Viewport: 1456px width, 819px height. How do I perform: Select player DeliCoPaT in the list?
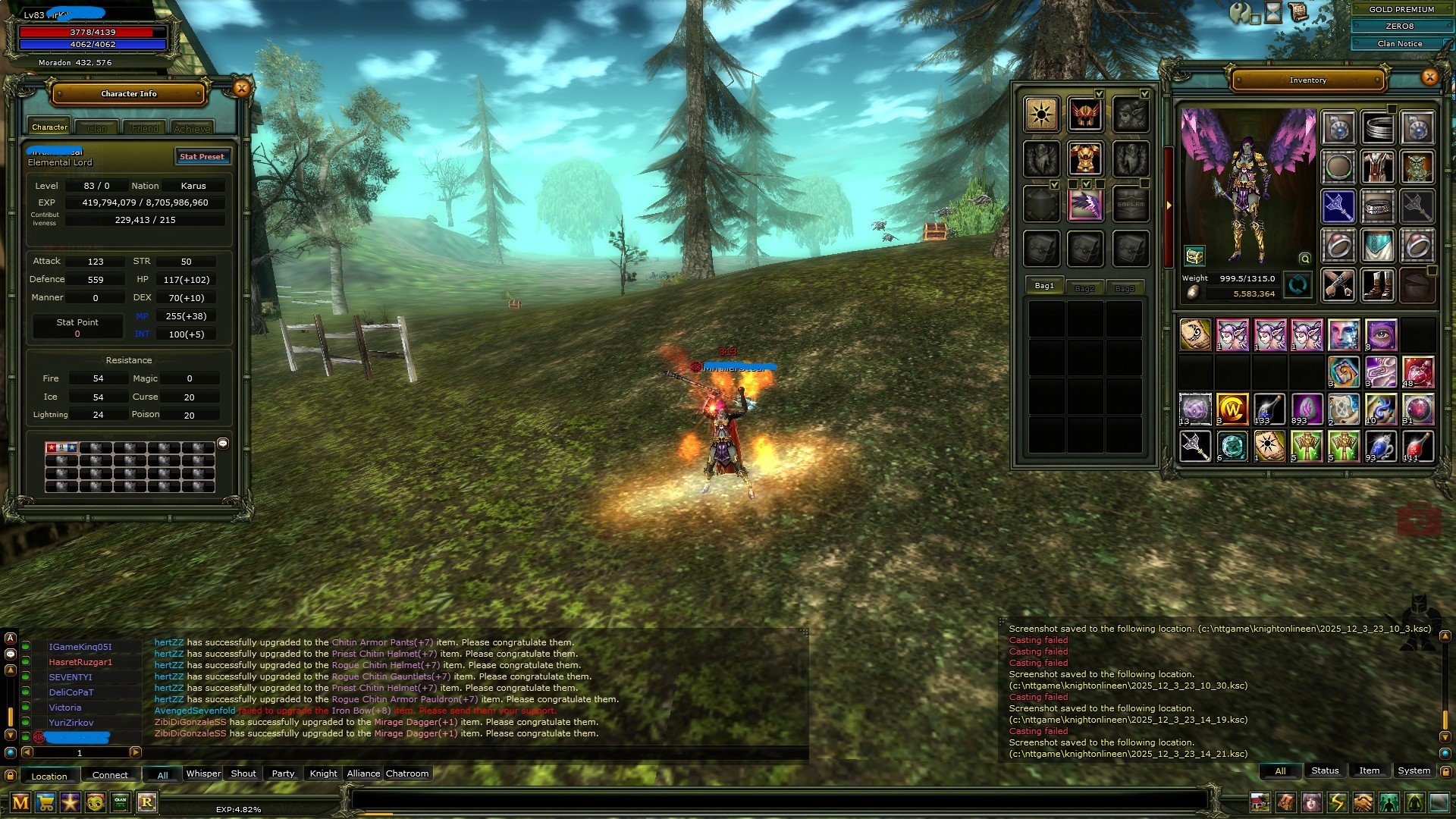(71, 692)
